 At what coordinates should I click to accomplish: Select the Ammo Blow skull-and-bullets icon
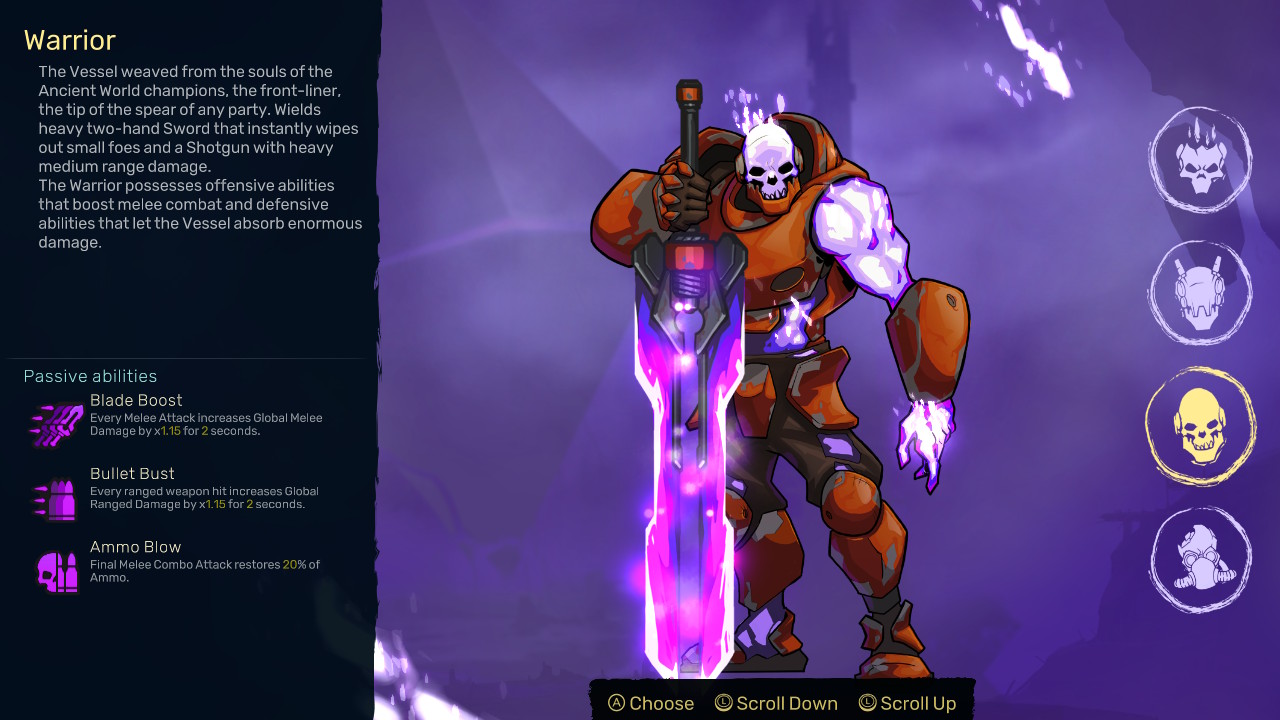[57, 572]
